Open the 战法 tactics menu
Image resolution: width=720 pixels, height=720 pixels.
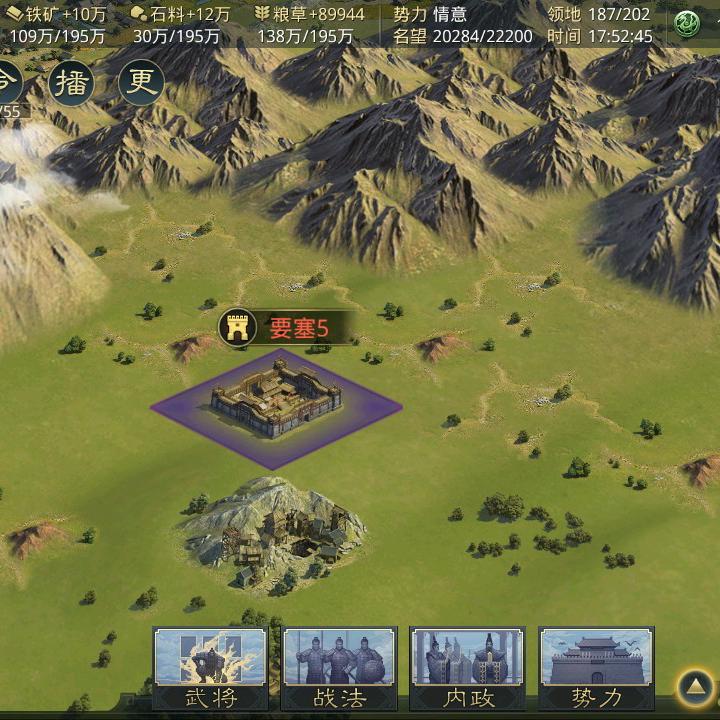(x=339, y=668)
